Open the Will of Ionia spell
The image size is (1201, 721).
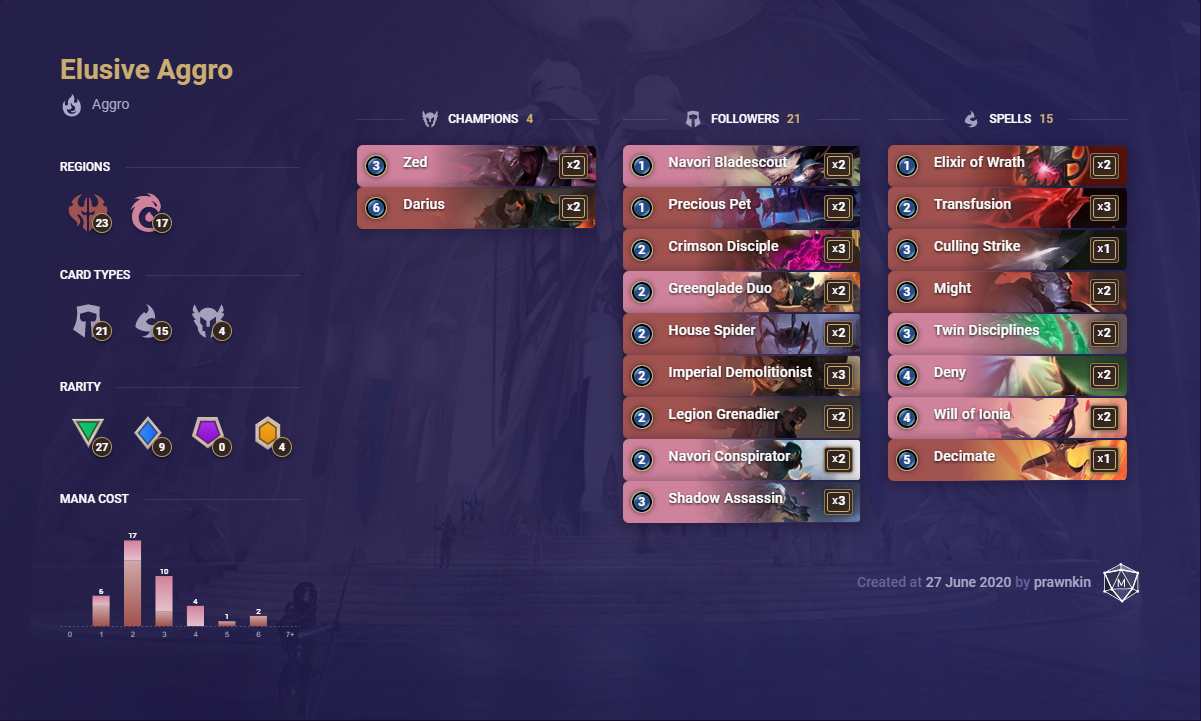1007,418
